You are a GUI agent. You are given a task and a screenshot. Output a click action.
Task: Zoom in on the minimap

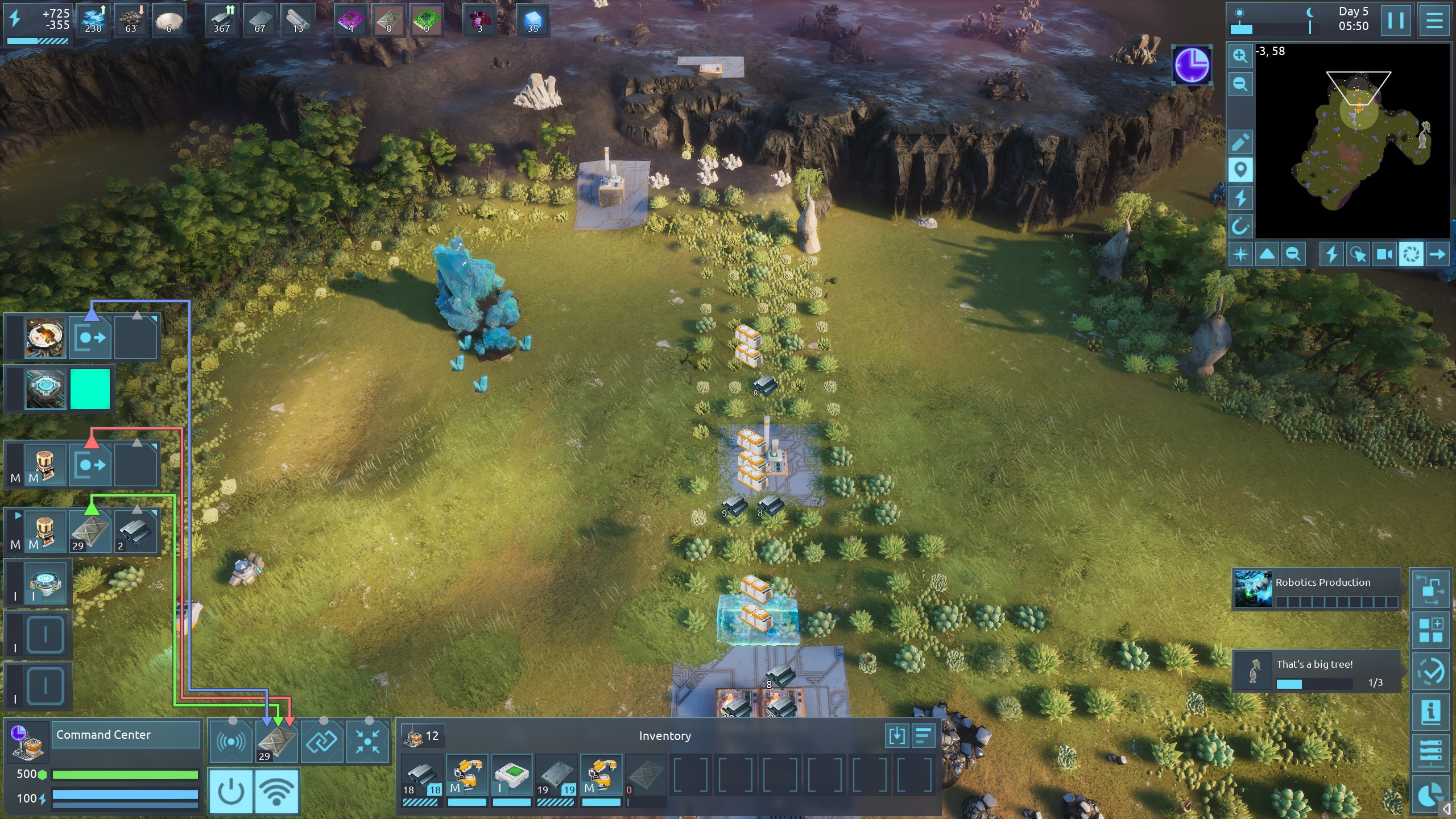click(1240, 56)
